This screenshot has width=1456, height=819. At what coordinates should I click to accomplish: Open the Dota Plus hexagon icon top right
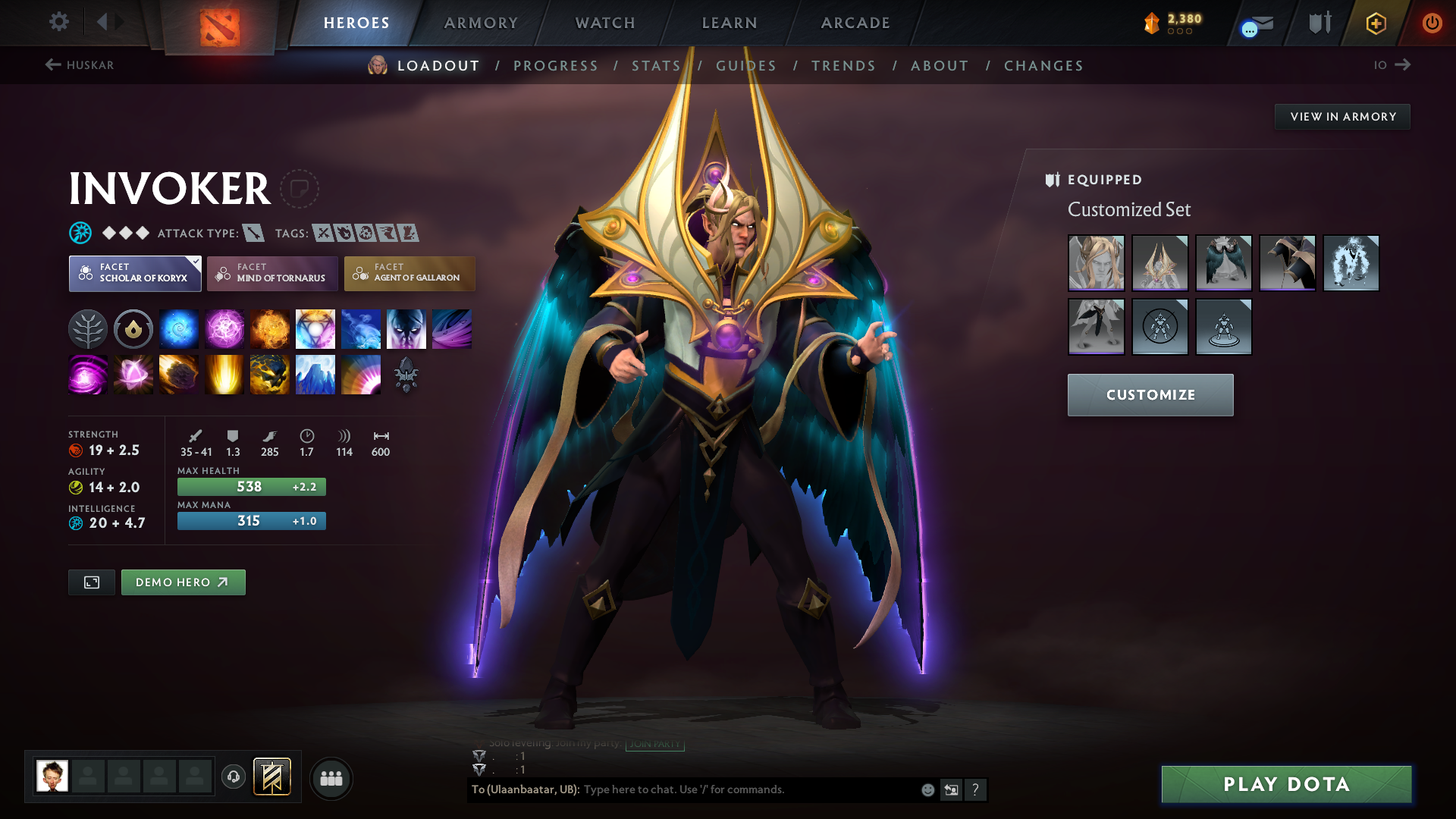[x=1375, y=23]
